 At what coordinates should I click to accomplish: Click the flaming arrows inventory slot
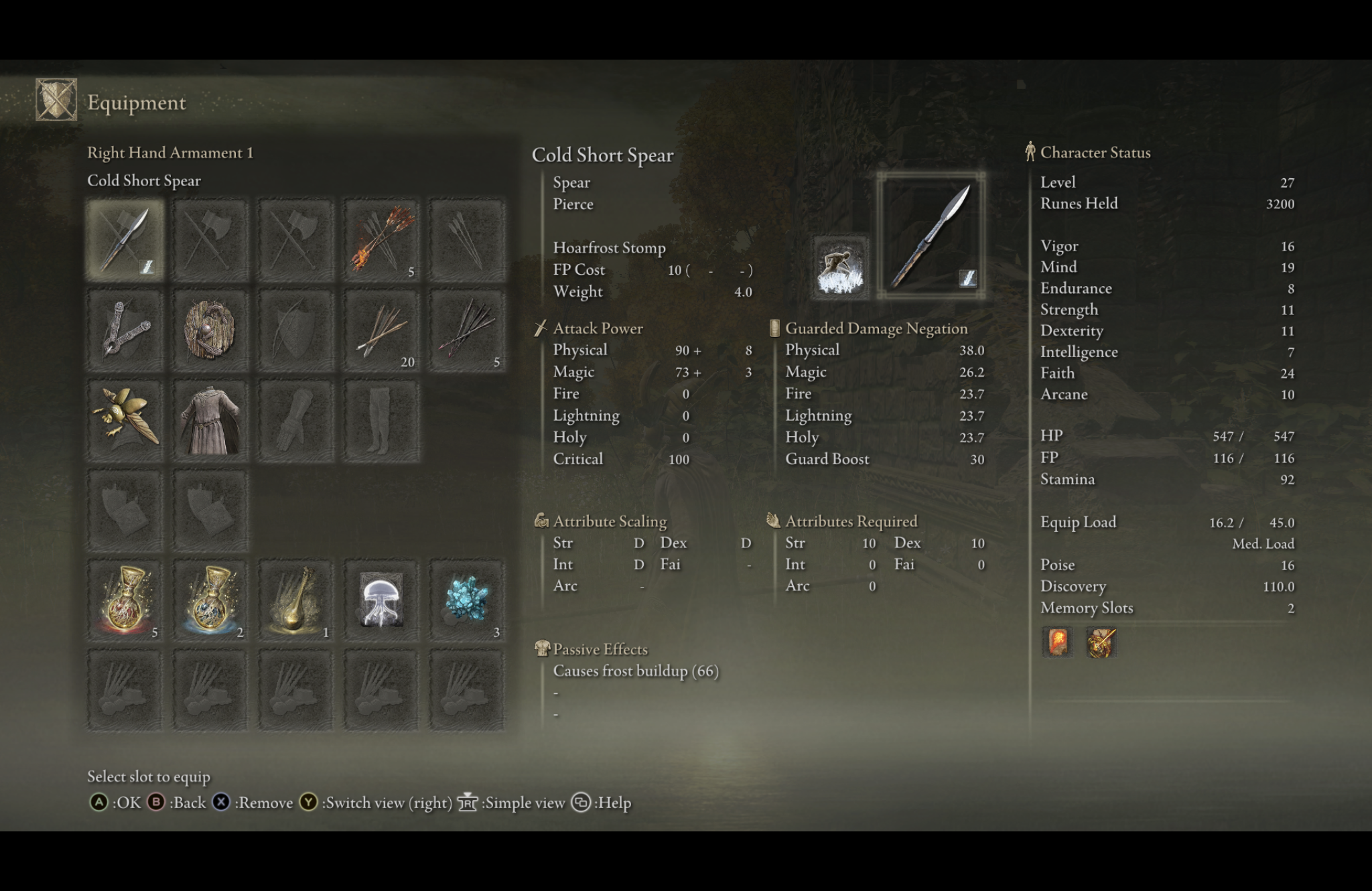click(x=381, y=240)
